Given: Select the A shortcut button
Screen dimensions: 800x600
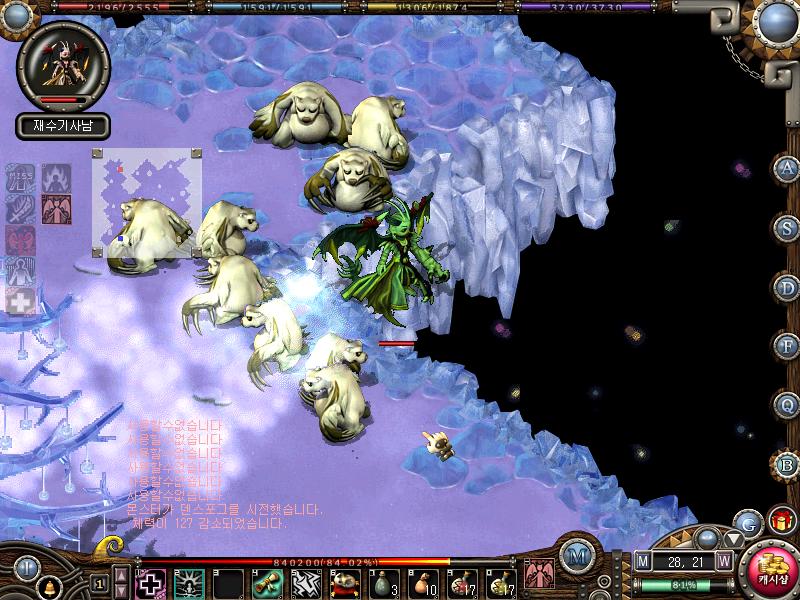Looking at the screenshot, I should point(787,167).
